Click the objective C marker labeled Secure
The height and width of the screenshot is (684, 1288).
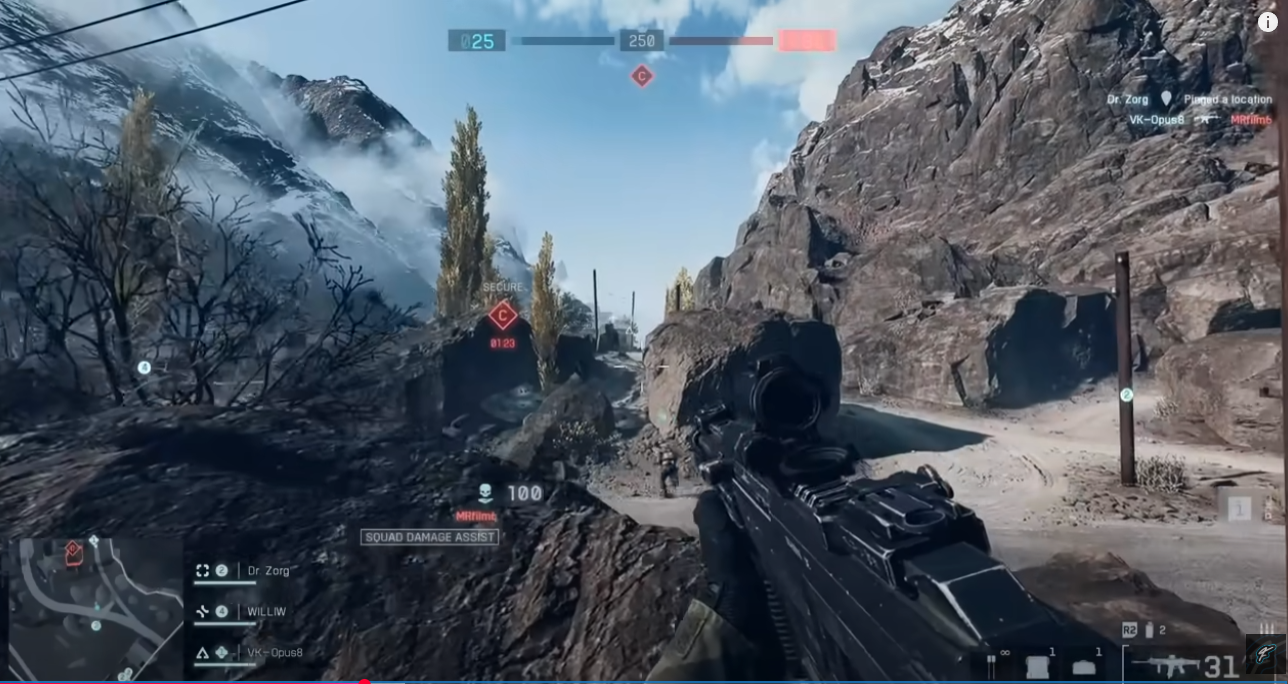[x=502, y=316]
